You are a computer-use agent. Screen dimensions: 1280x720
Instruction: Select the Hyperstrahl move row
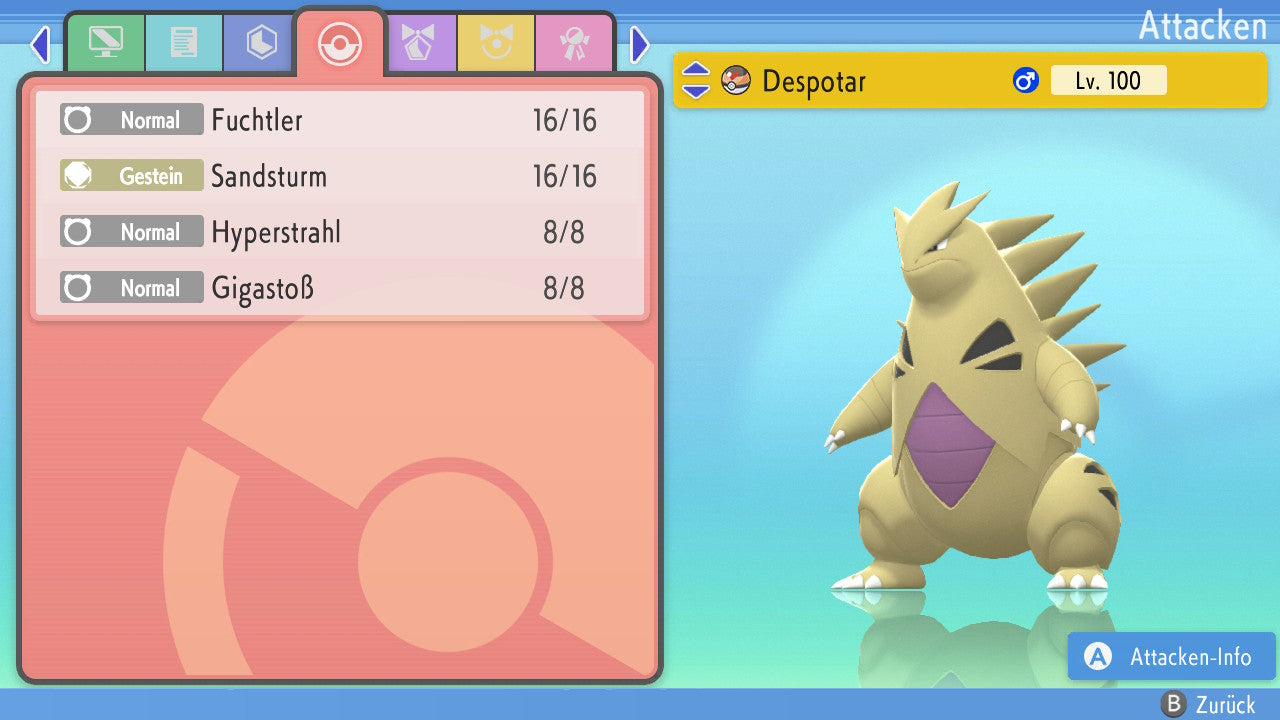point(340,233)
